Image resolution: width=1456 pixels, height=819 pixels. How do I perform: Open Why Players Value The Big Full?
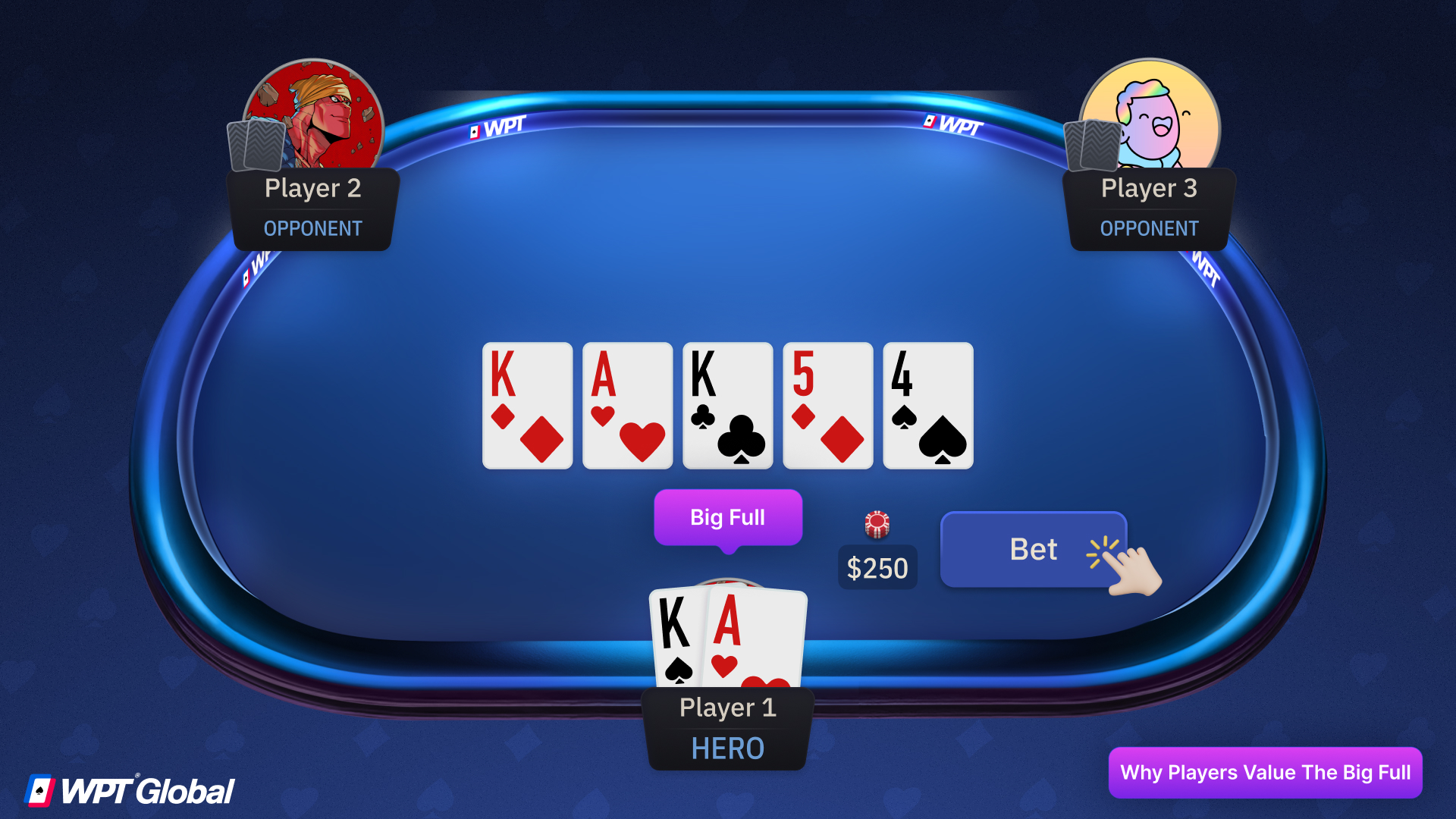click(1264, 773)
